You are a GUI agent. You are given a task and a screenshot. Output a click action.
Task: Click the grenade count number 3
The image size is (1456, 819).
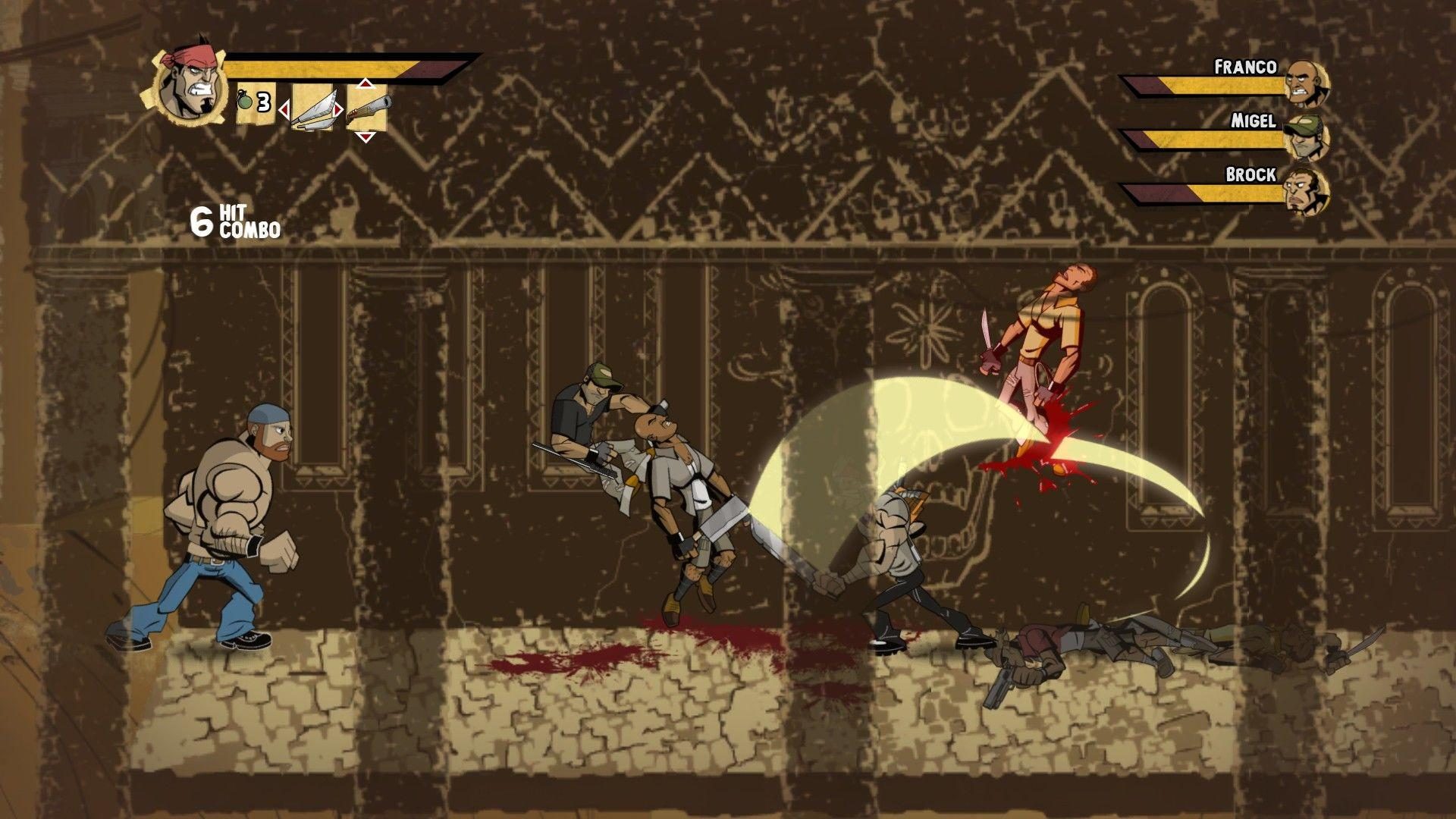point(262,102)
